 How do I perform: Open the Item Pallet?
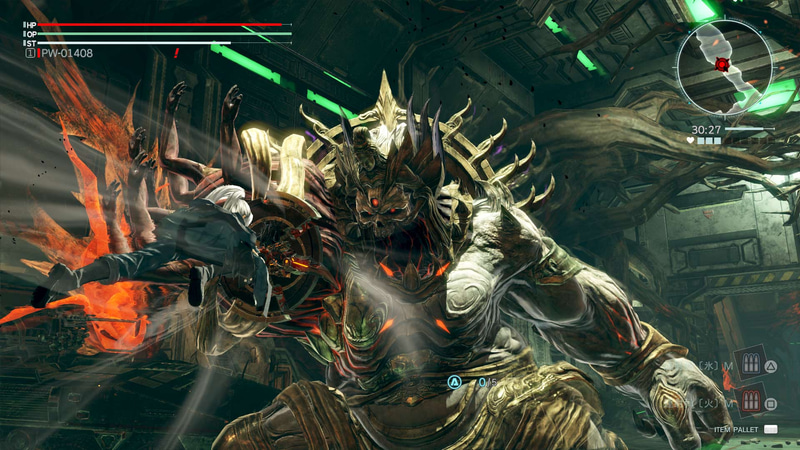770,430
